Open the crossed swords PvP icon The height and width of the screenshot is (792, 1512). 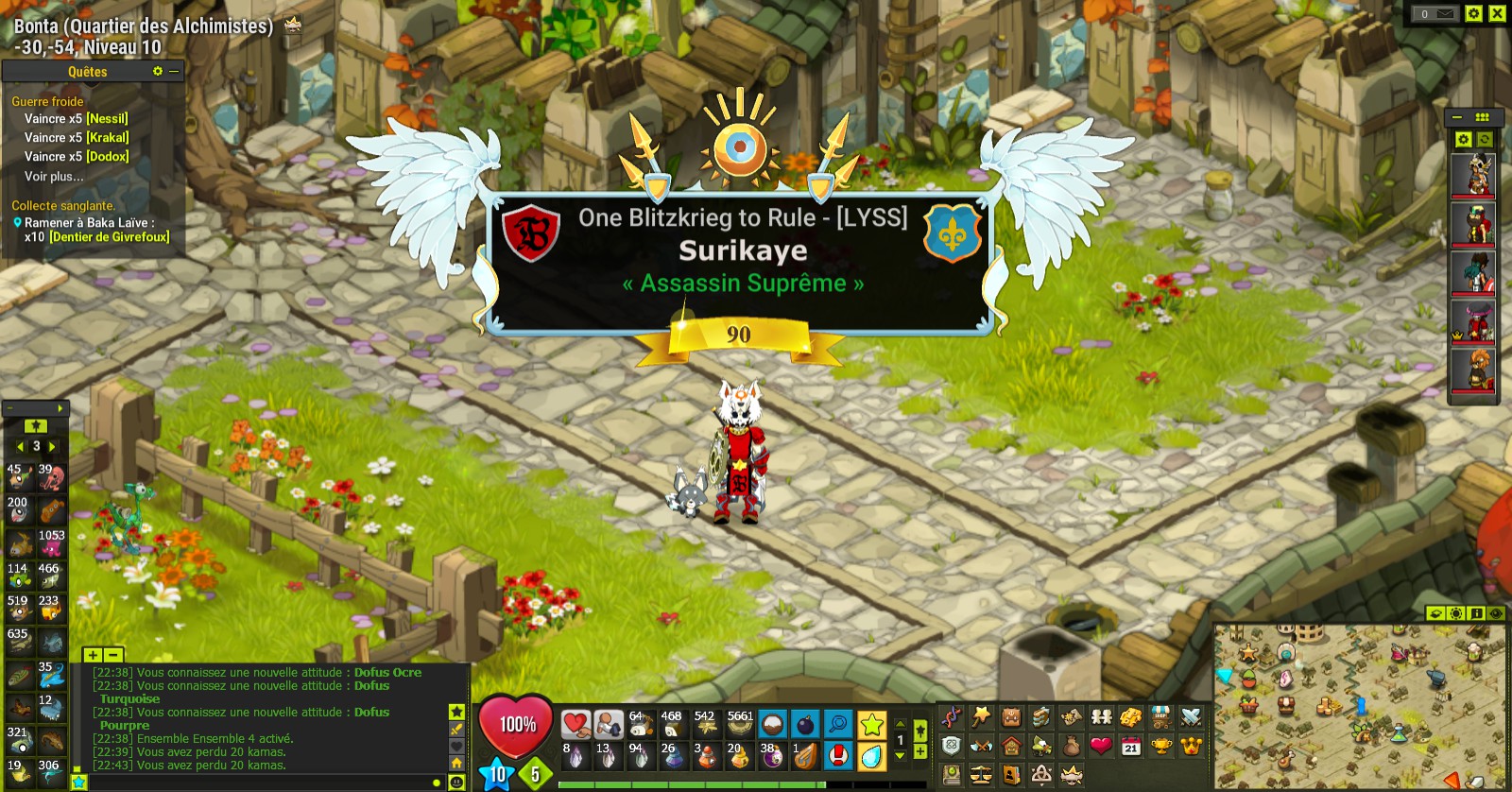(x=1191, y=716)
